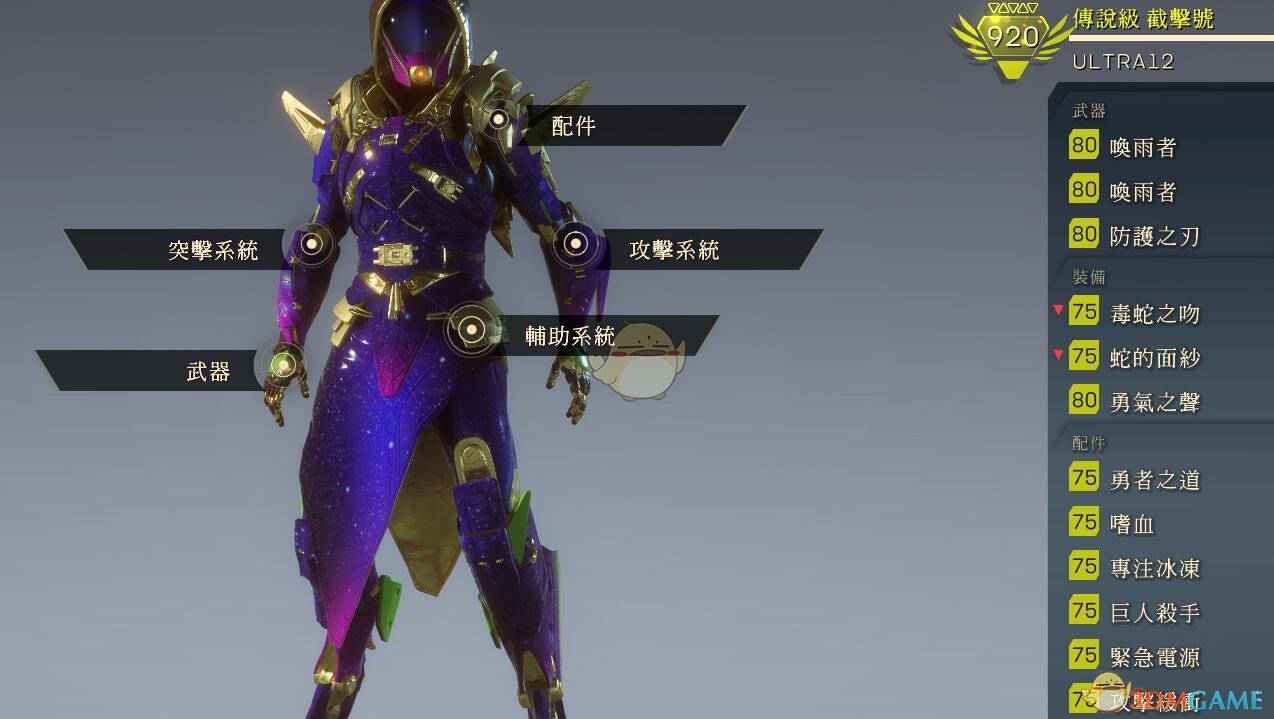Image resolution: width=1274 pixels, height=719 pixels.
Task: Choose the 輔助系統 support system slot
Action: click(x=570, y=336)
